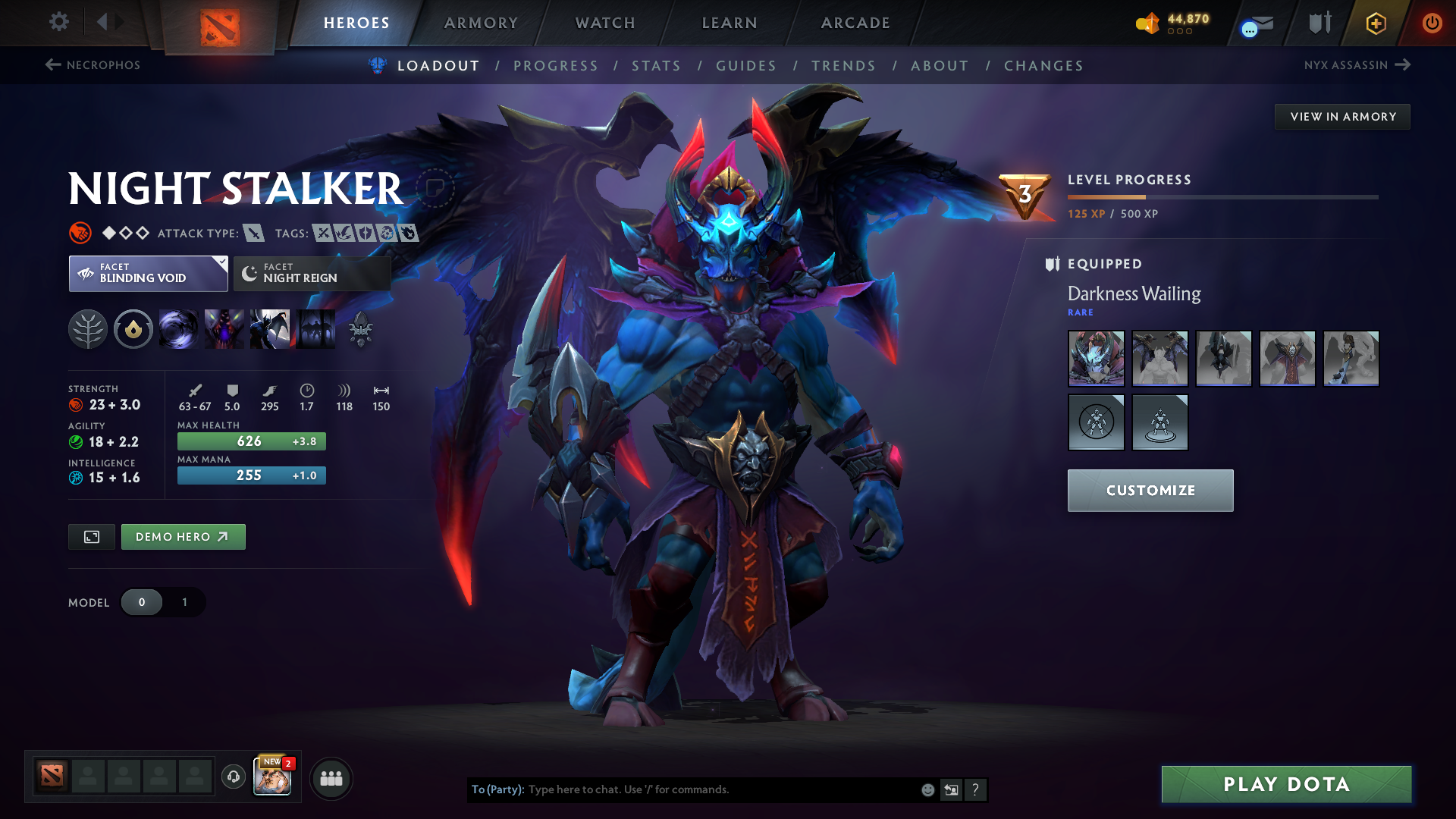Click the Dota 2 logo in the top bar
Screen dimensions: 1456x819
click(219, 23)
